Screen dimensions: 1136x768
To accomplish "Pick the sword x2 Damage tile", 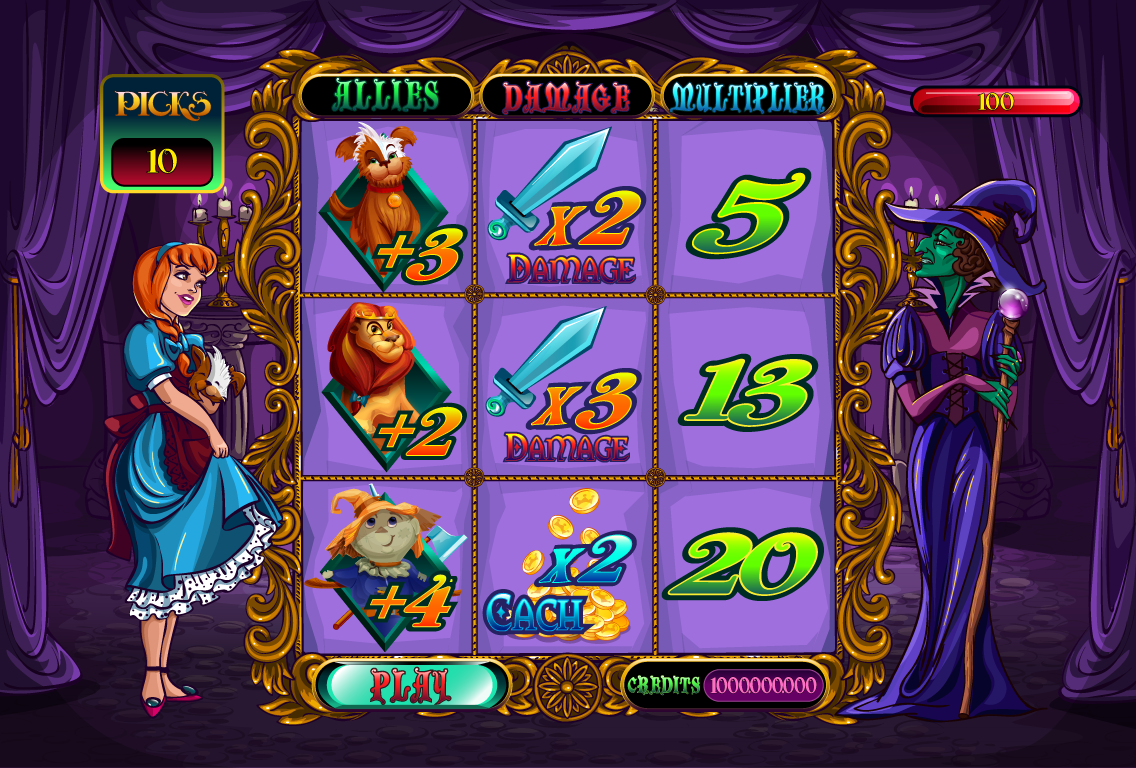I will [x=566, y=207].
